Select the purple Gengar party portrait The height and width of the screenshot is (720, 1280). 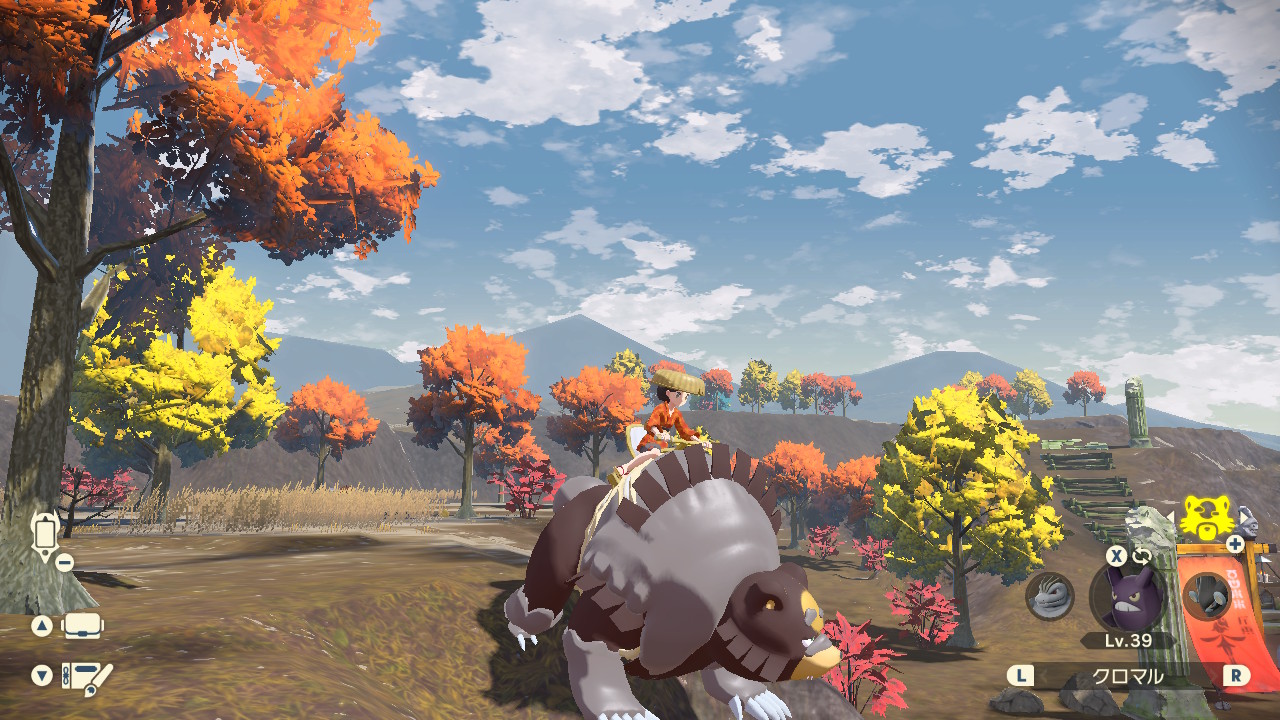[x=1127, y=594]
